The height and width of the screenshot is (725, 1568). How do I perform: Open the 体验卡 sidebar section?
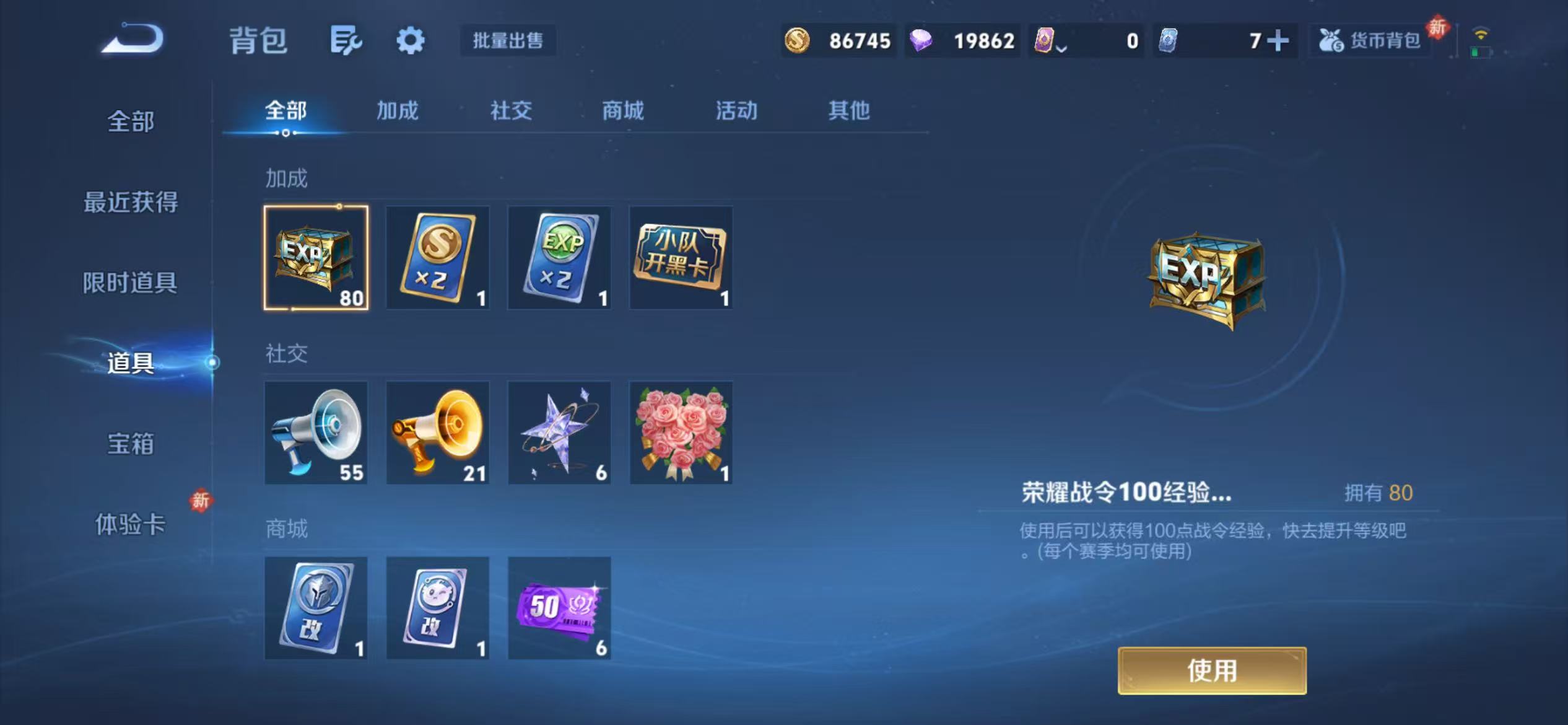pyautogui.click(x=131, y=524)
